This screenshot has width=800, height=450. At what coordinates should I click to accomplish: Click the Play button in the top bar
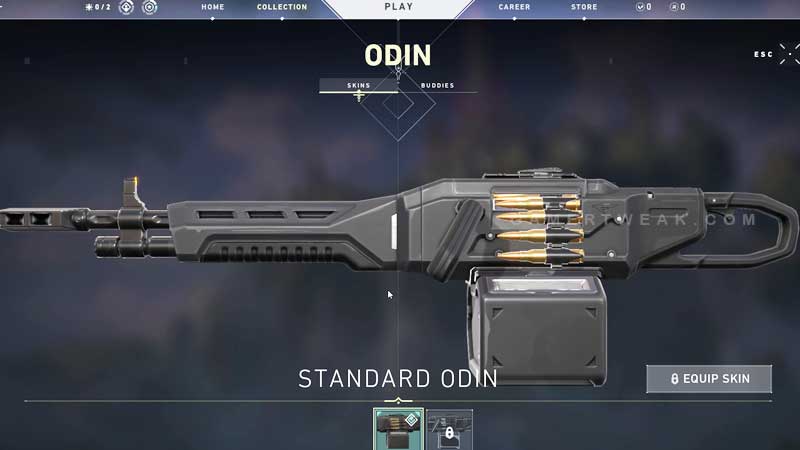398,7
